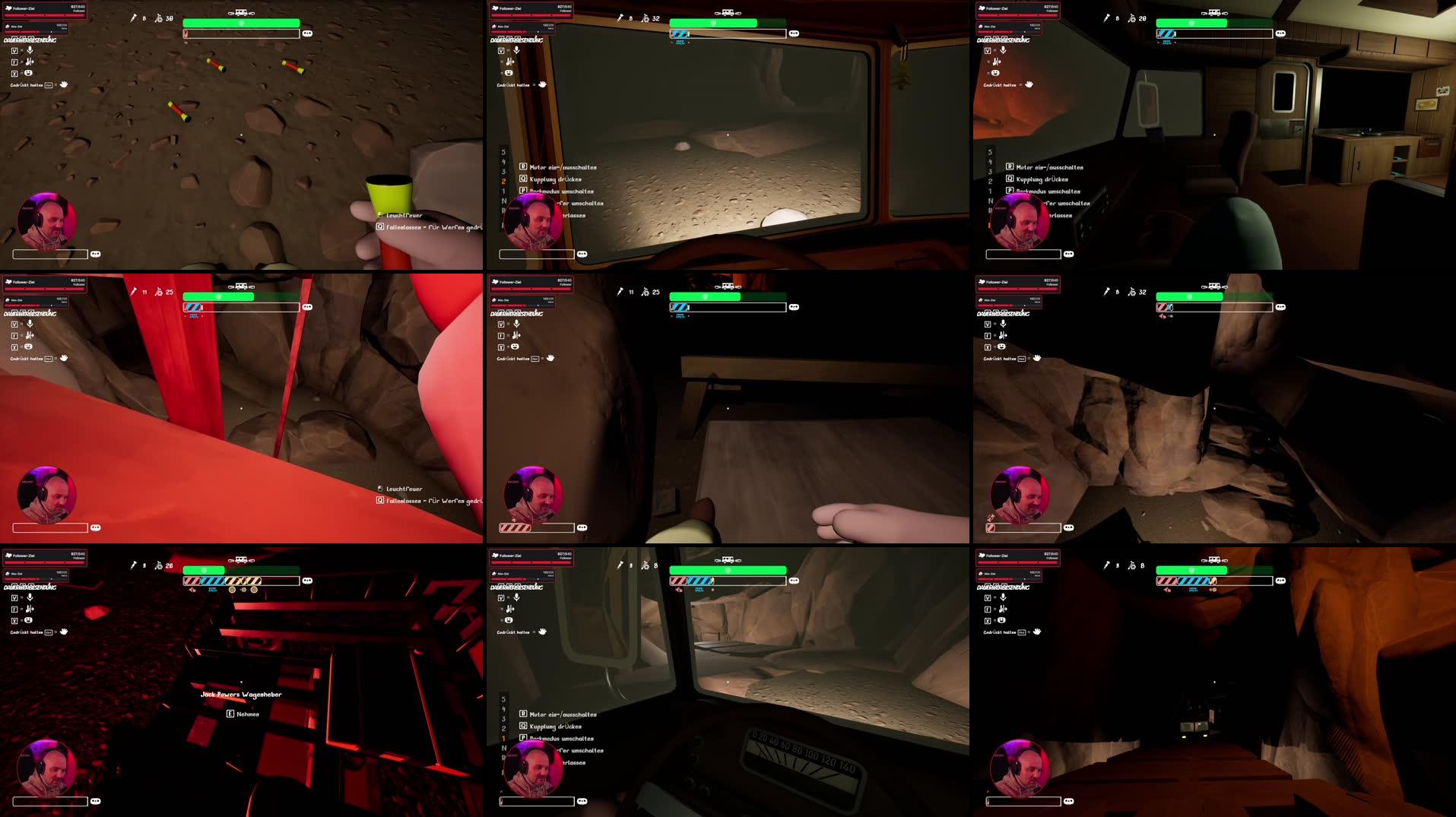Click the streamer webcam circle overlay
The height and width of the screenshot is (817, 1456).
(x=47, y=220)
